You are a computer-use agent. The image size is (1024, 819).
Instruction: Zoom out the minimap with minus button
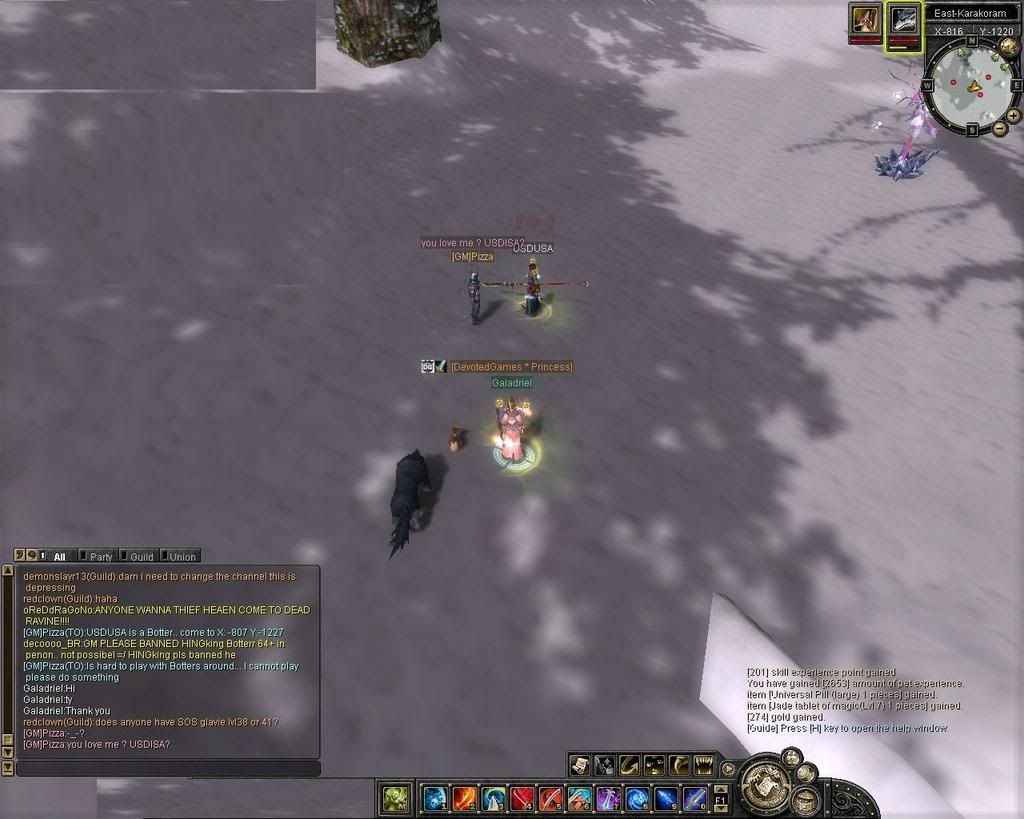(1000, 131)
